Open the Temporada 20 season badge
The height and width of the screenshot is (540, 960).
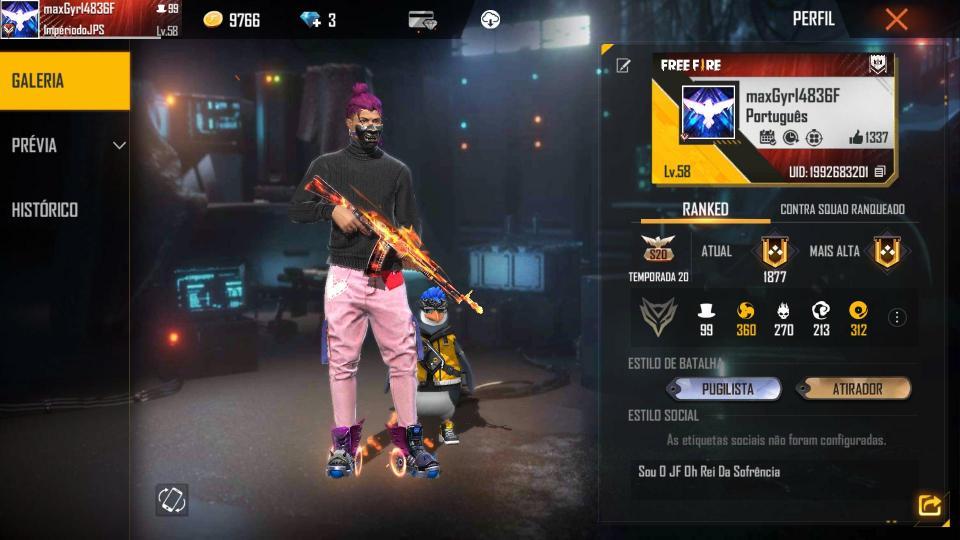(658, 251)
